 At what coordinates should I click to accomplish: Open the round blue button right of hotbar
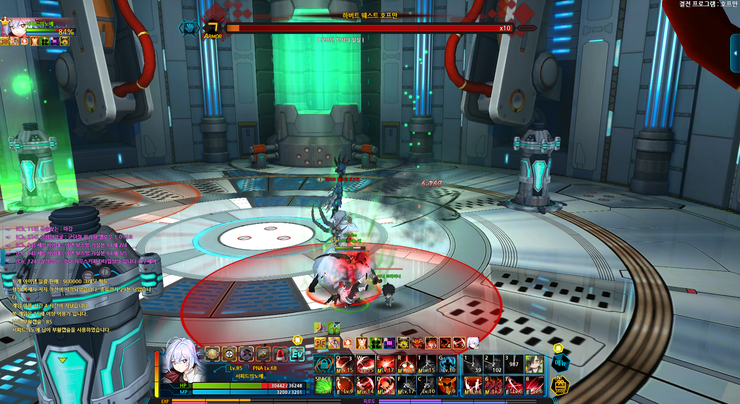click(559, 364)
